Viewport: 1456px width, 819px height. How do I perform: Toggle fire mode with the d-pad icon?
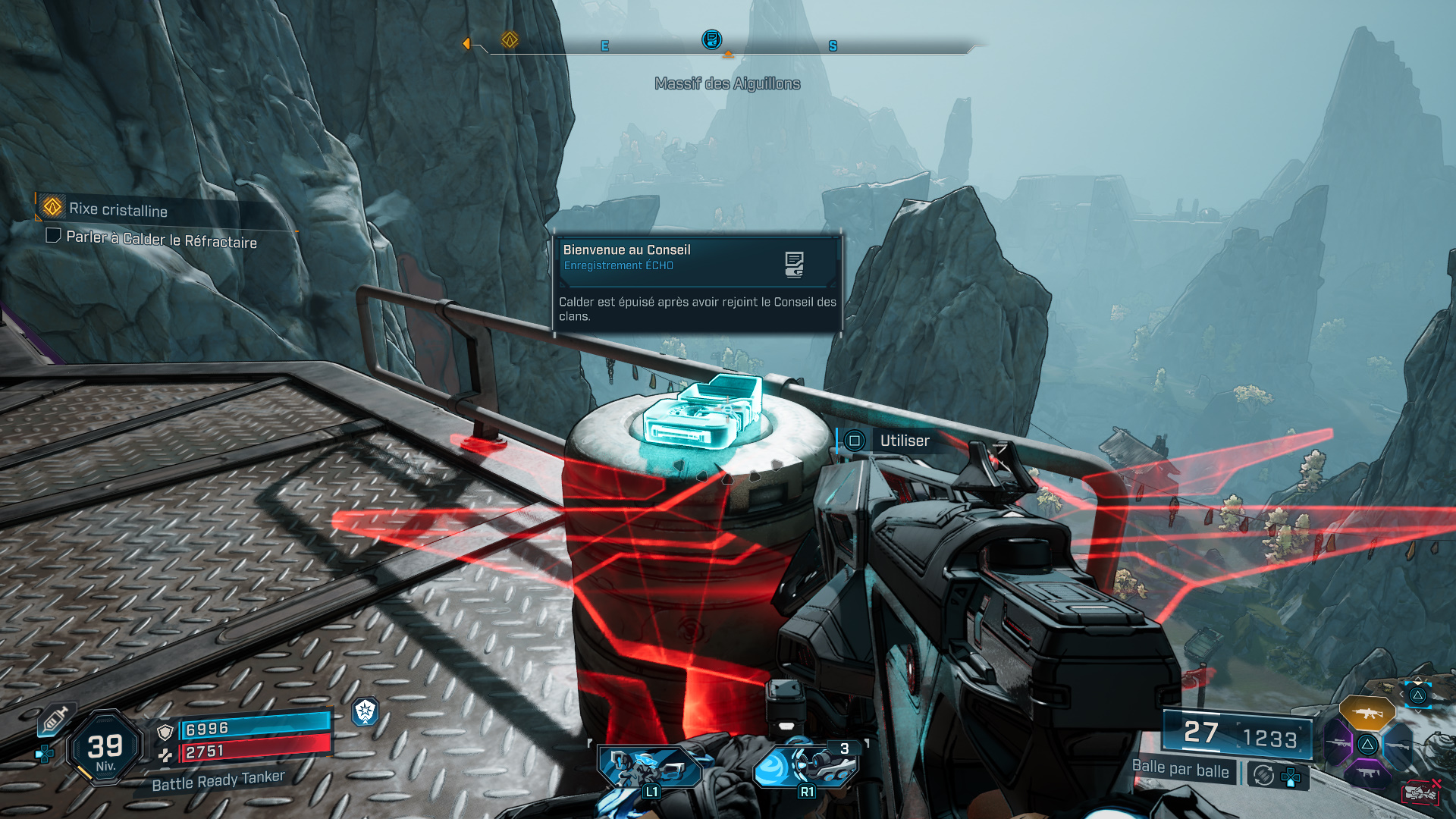(1291, 777)
